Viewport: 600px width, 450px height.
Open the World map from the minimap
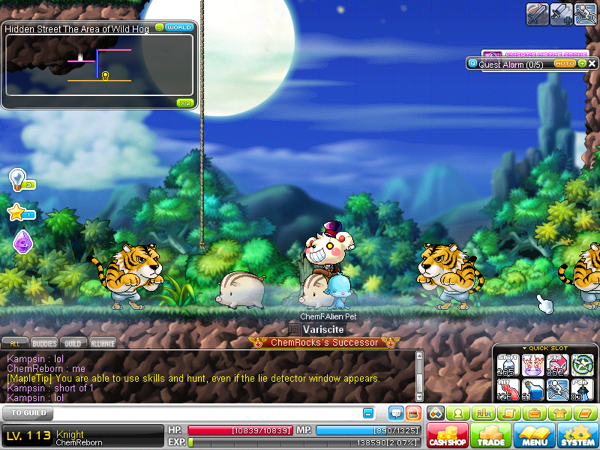180,27
